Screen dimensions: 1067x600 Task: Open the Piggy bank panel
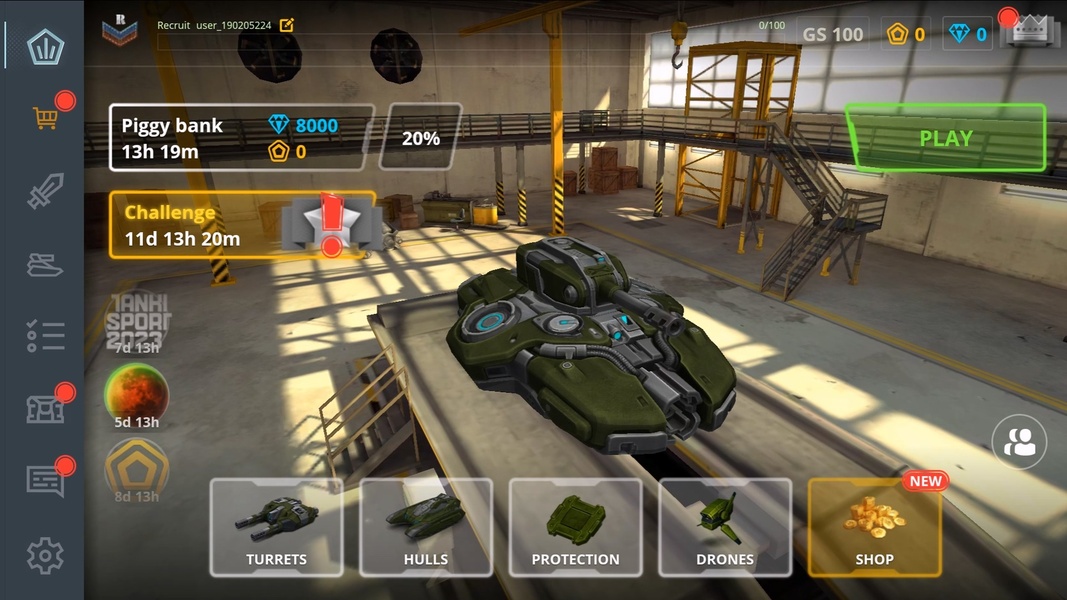tap(242, 138)
